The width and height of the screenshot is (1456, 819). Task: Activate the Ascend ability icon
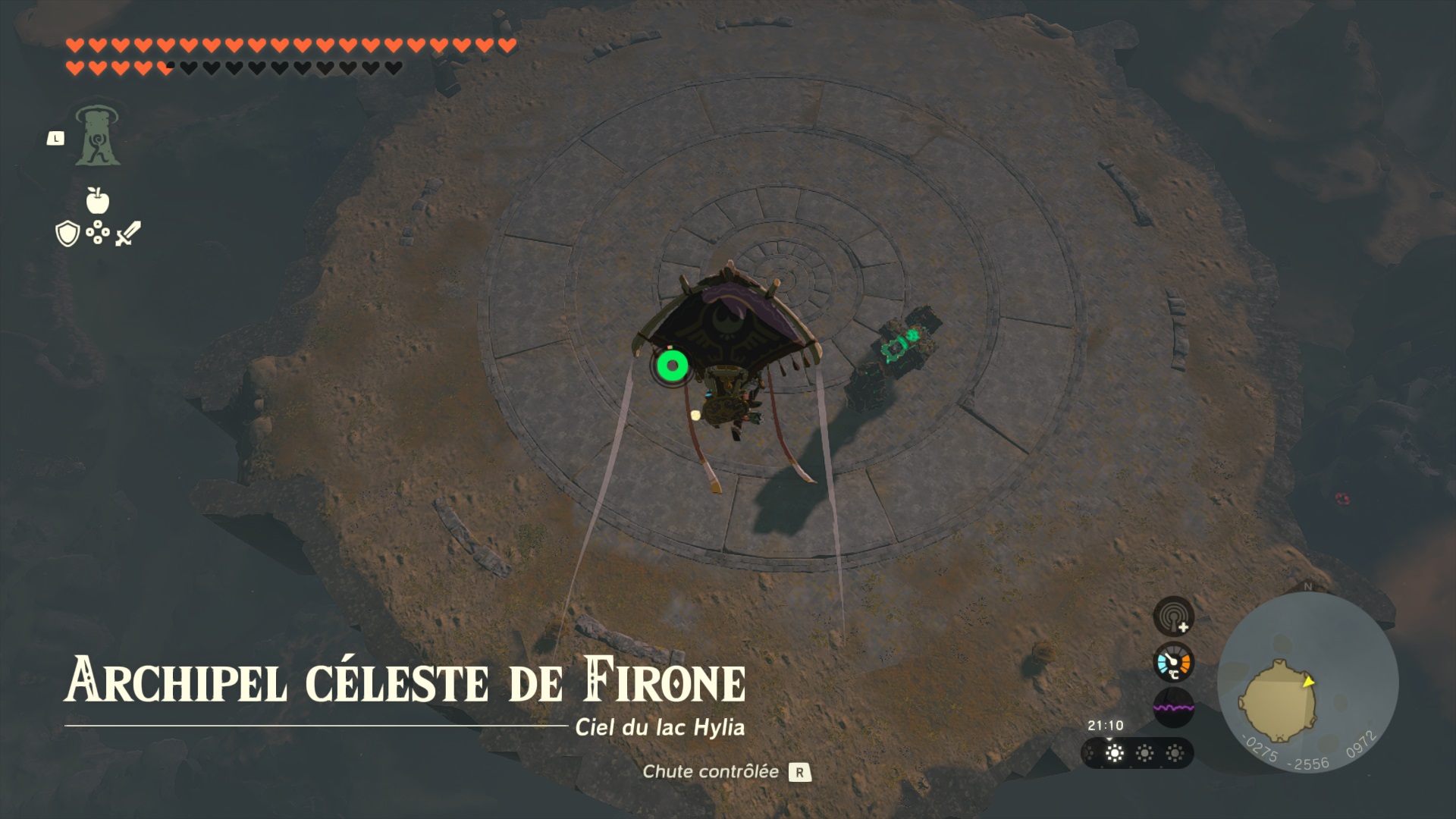97,136
